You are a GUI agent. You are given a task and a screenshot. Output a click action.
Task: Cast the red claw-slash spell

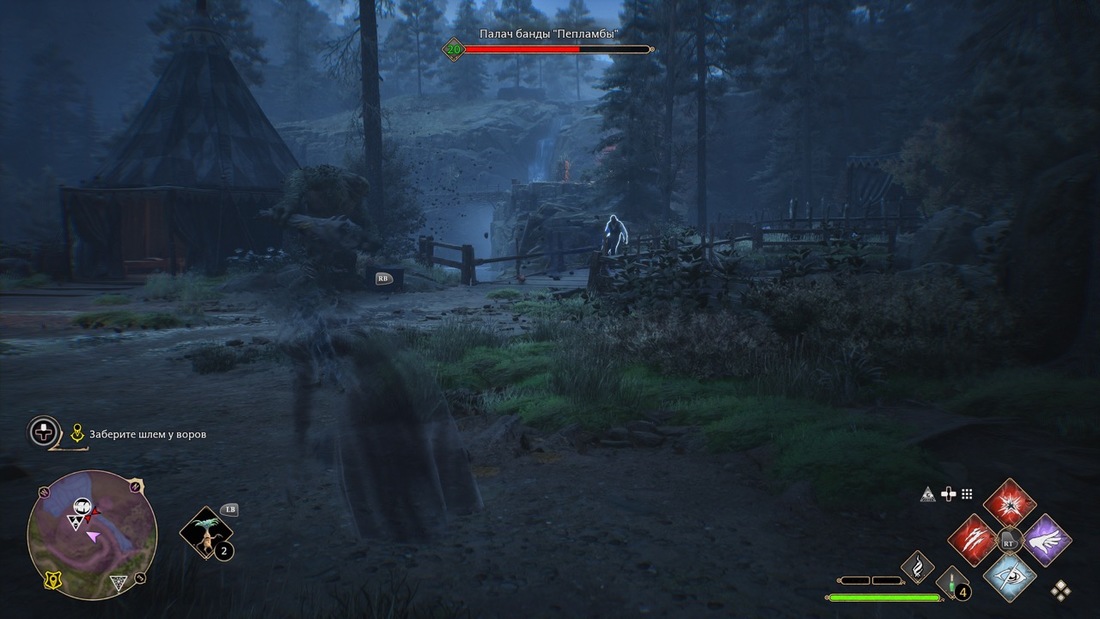coord(972,540)
